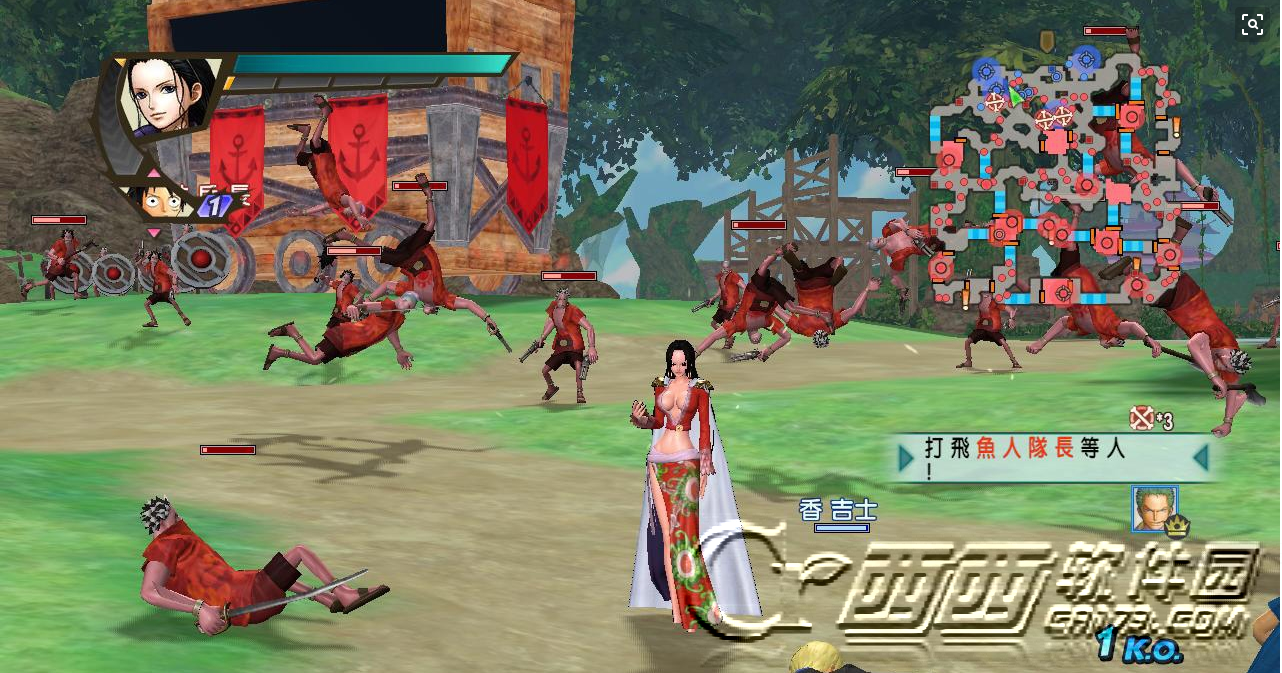This screenshot has height=673, width=1282.
Task: Click the right arrow of the mission banner
Action: coord(1201,458)
